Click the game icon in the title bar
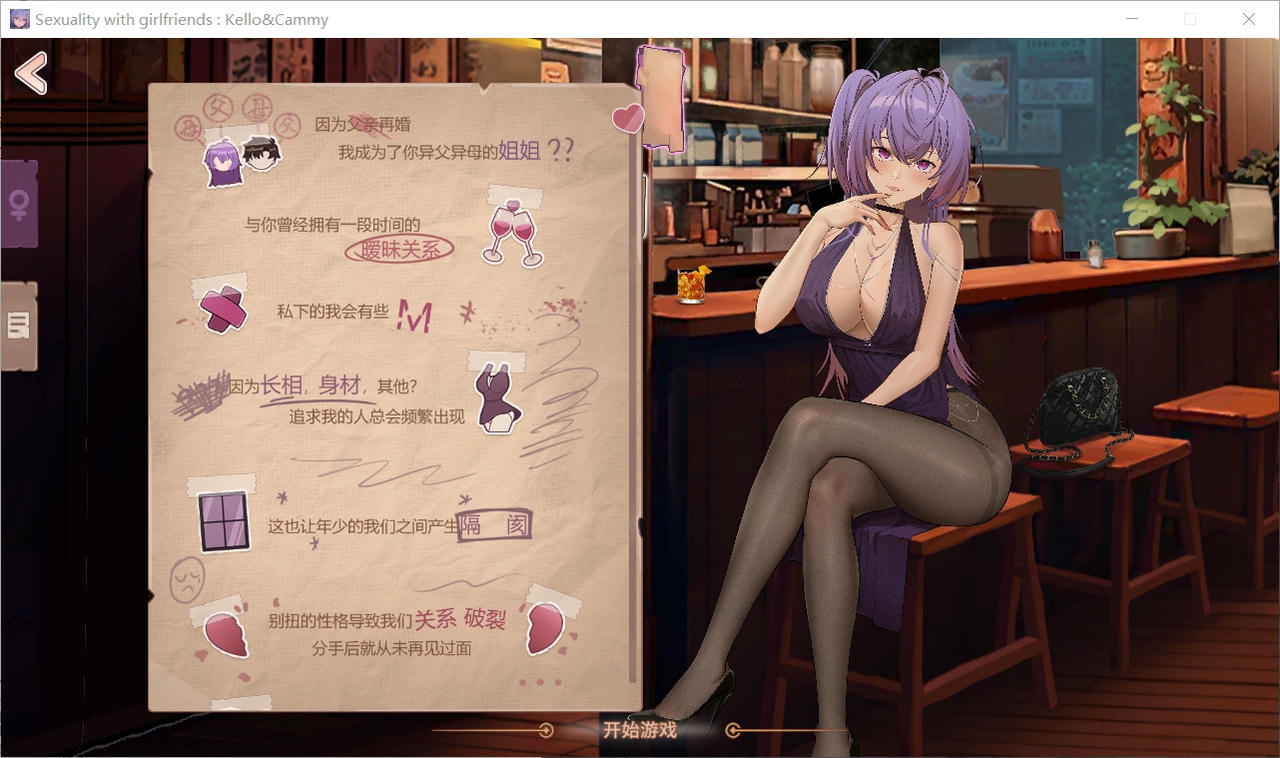 (x=19, y=18)
